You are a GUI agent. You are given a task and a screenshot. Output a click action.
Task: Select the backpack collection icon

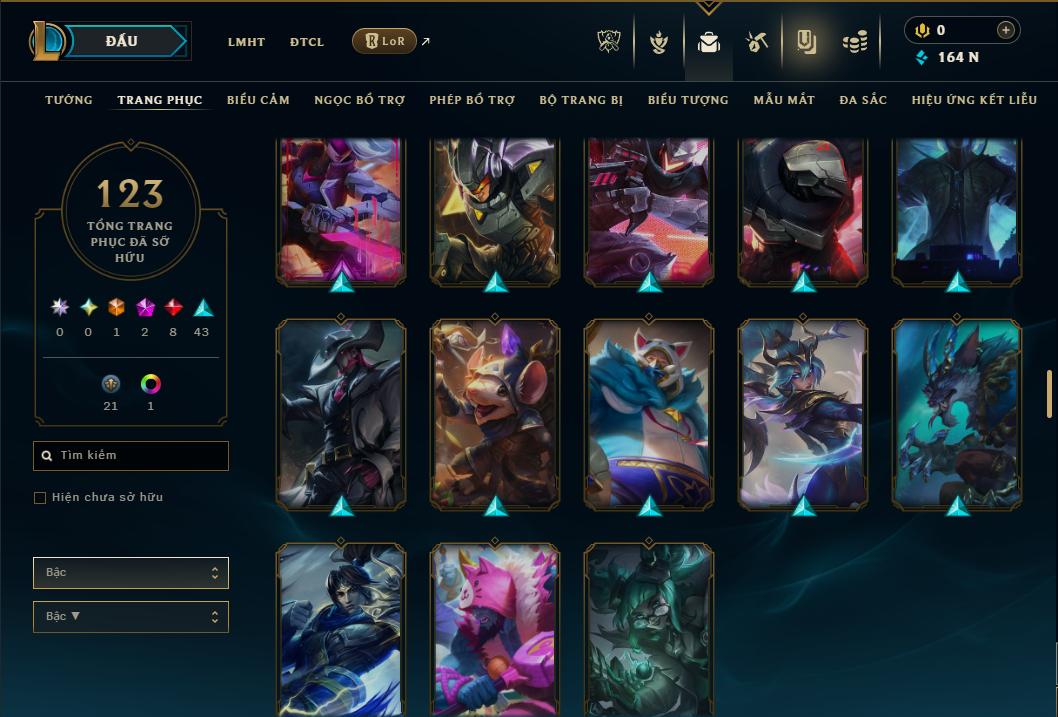click(709, 42)
